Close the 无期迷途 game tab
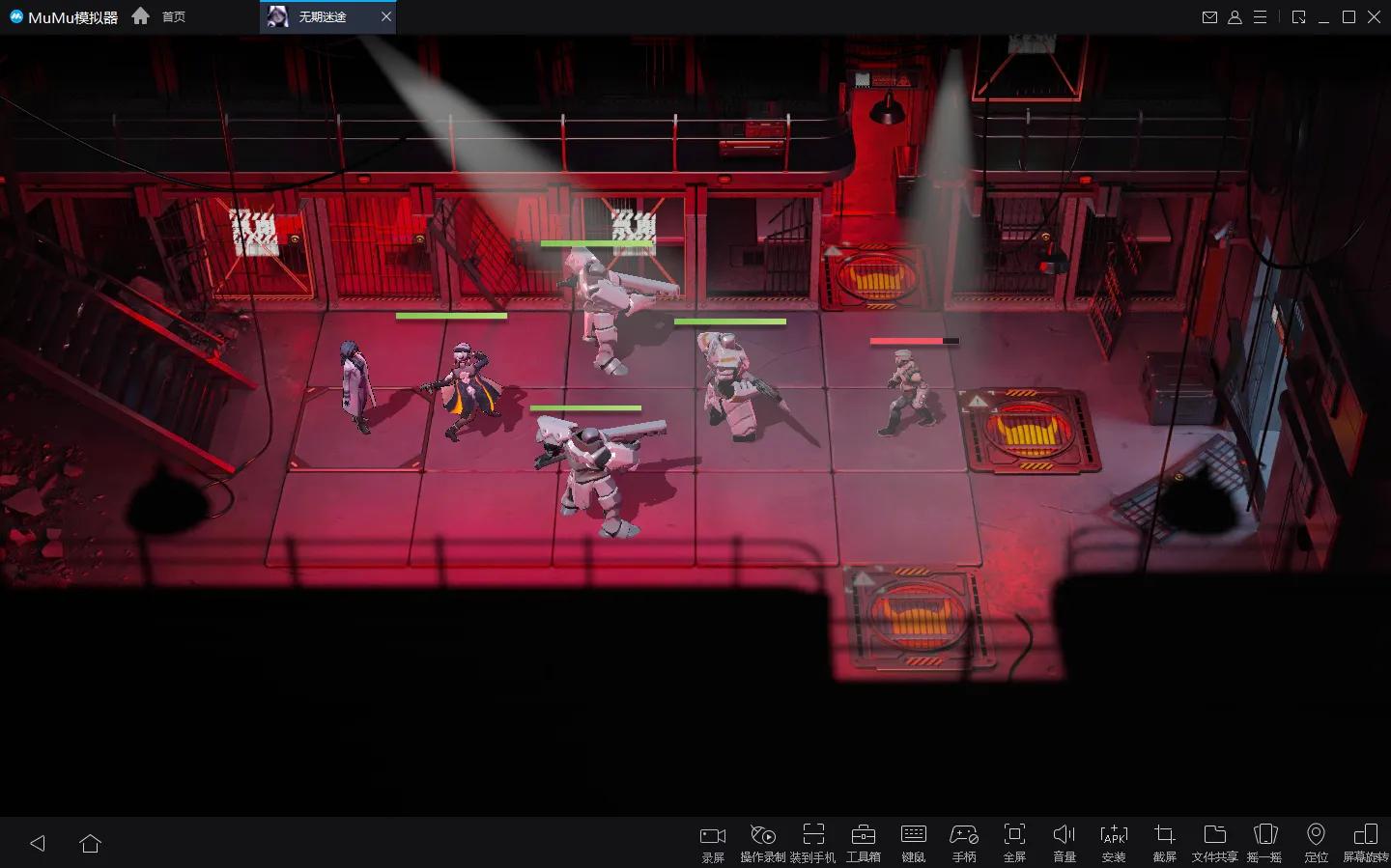This screenshot has height=868, width=1391. 386,16
